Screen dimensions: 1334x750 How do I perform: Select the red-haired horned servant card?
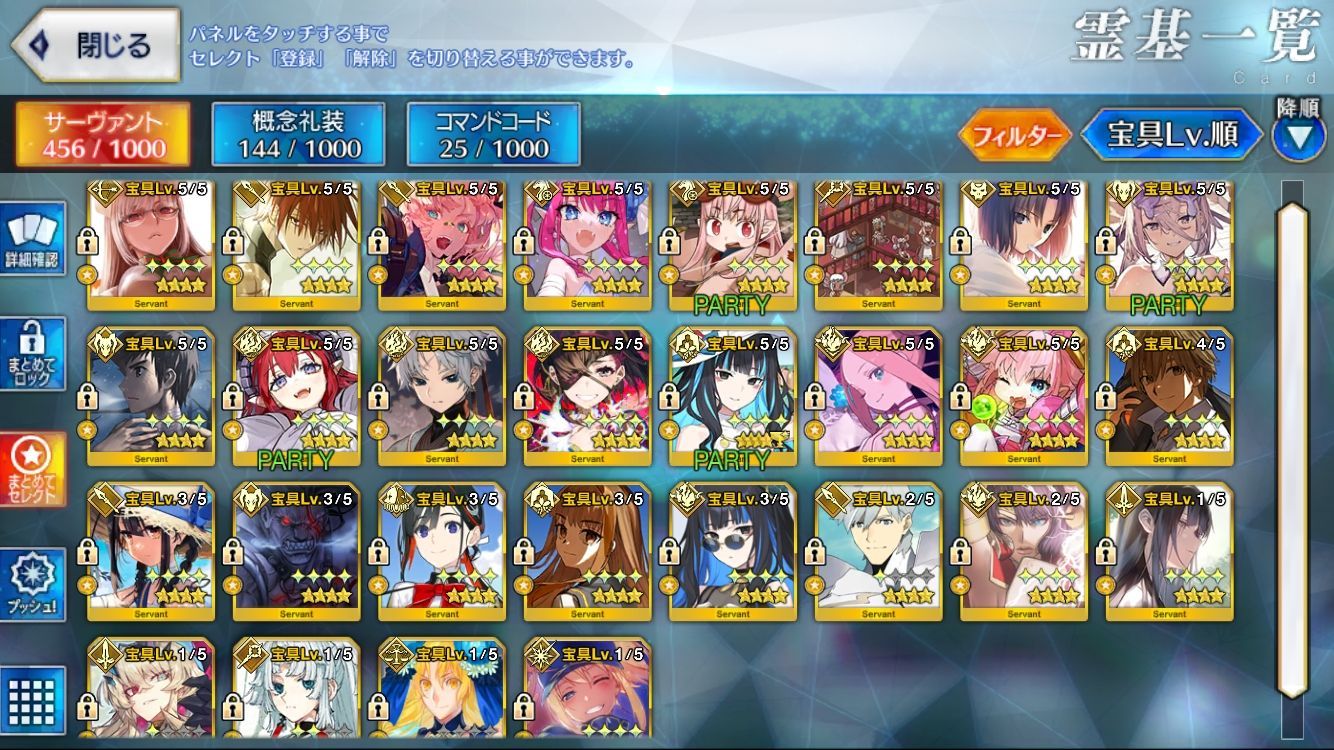point(296,396)
